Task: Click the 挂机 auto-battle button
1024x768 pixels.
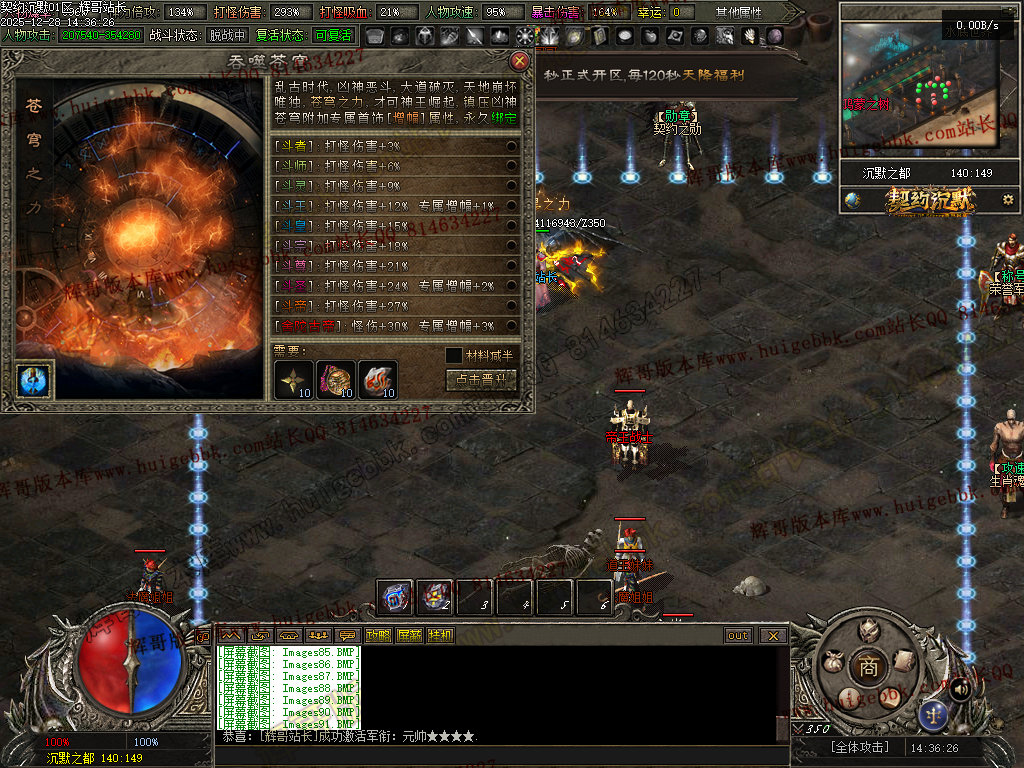Action: click(440, 635)
